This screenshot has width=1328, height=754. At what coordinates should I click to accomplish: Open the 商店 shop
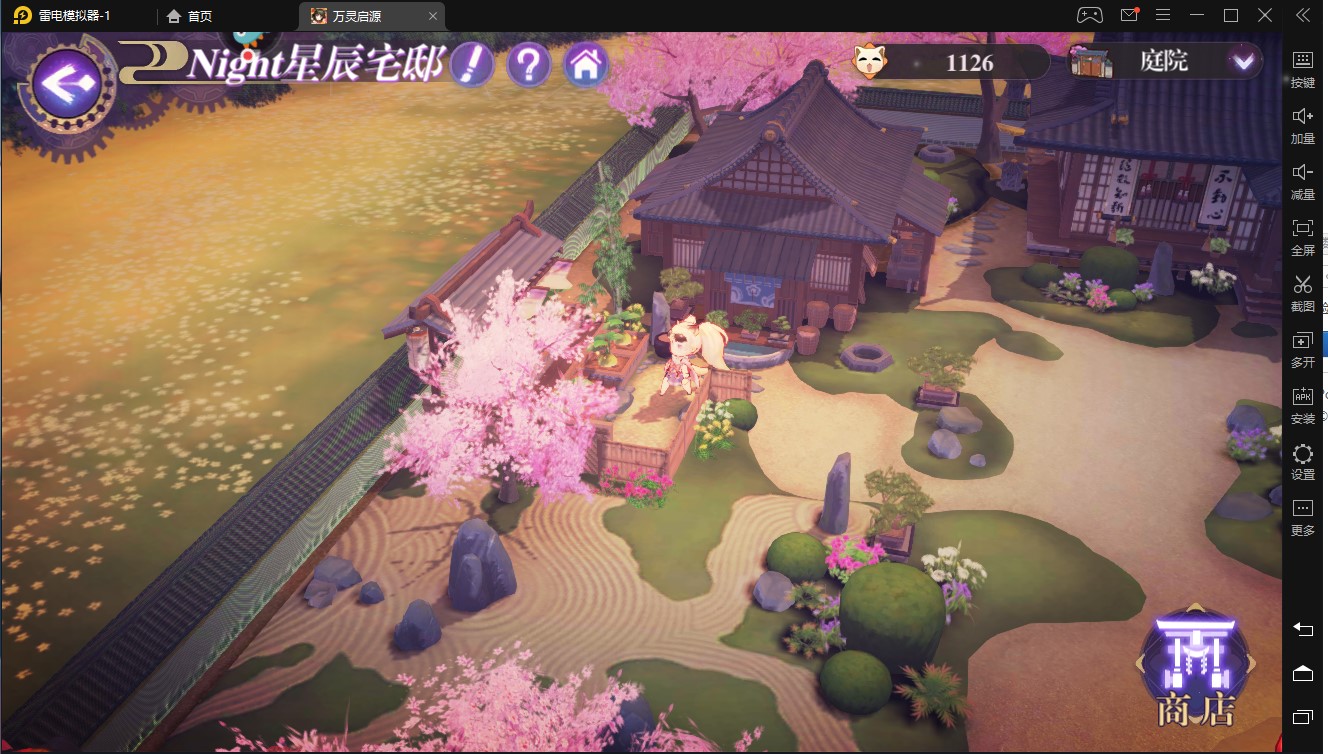1196,670
